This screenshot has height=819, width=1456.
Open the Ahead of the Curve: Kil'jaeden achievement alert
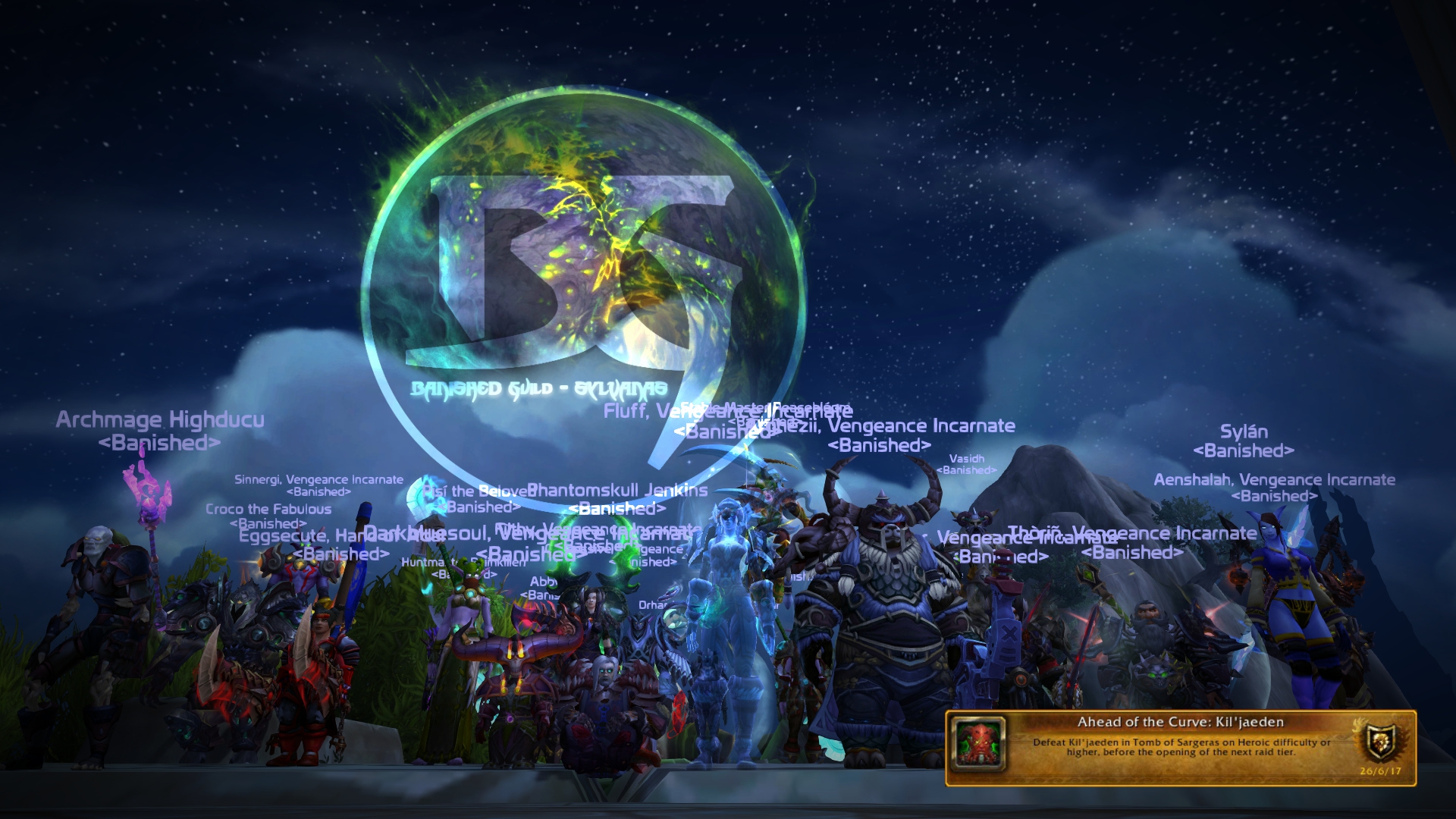(1180, 747)
